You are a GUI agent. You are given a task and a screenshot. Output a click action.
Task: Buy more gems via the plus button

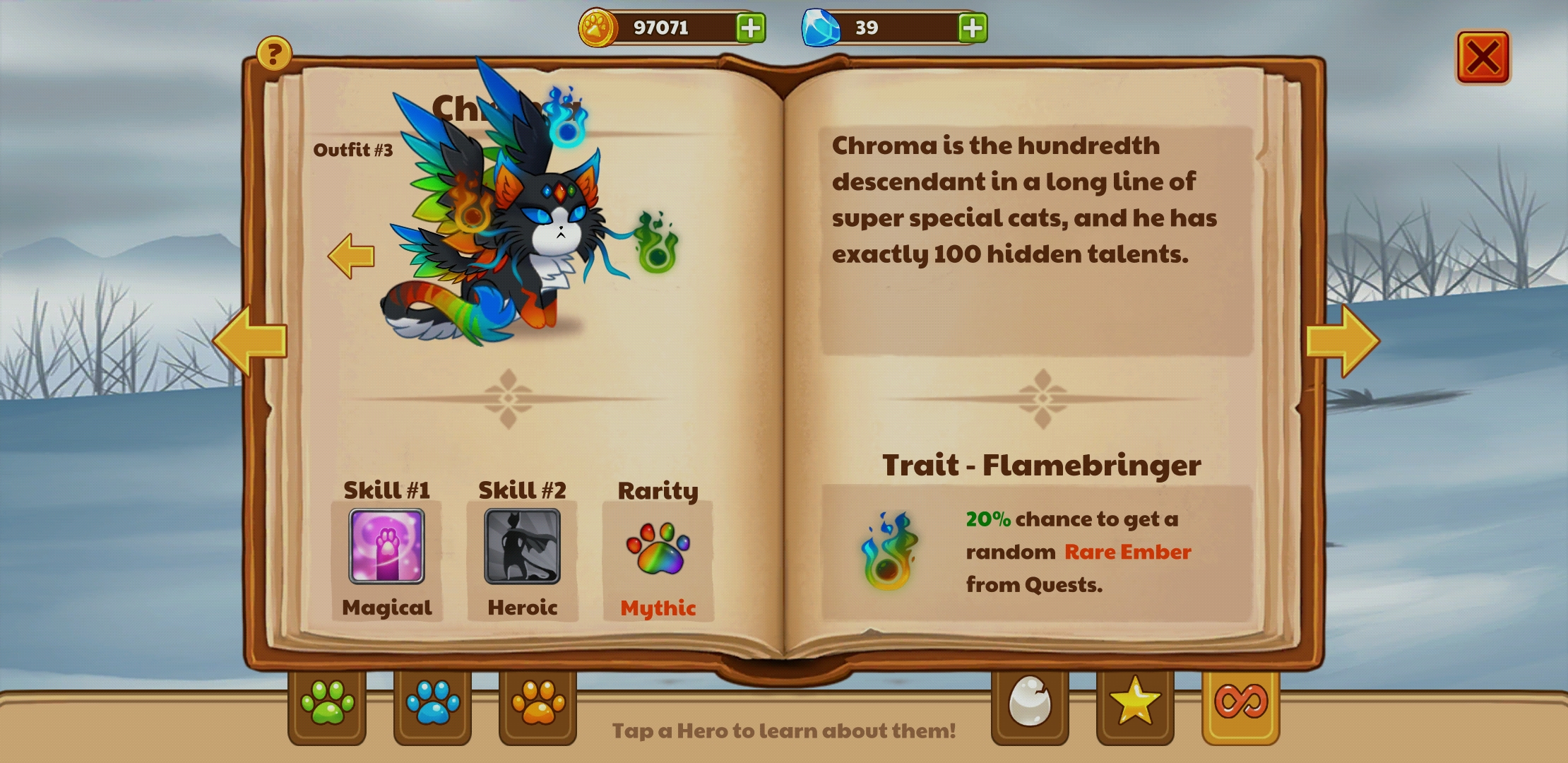click(x=973, y=28)
